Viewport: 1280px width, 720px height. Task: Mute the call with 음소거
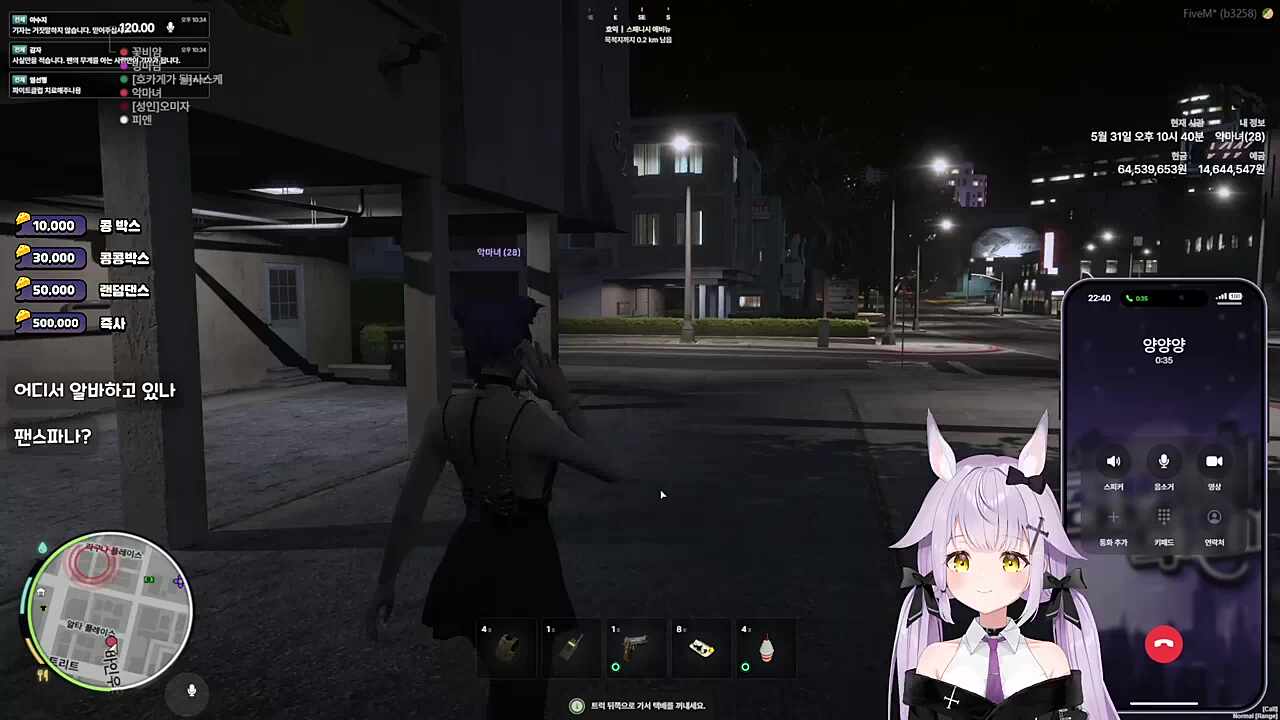1163,462
